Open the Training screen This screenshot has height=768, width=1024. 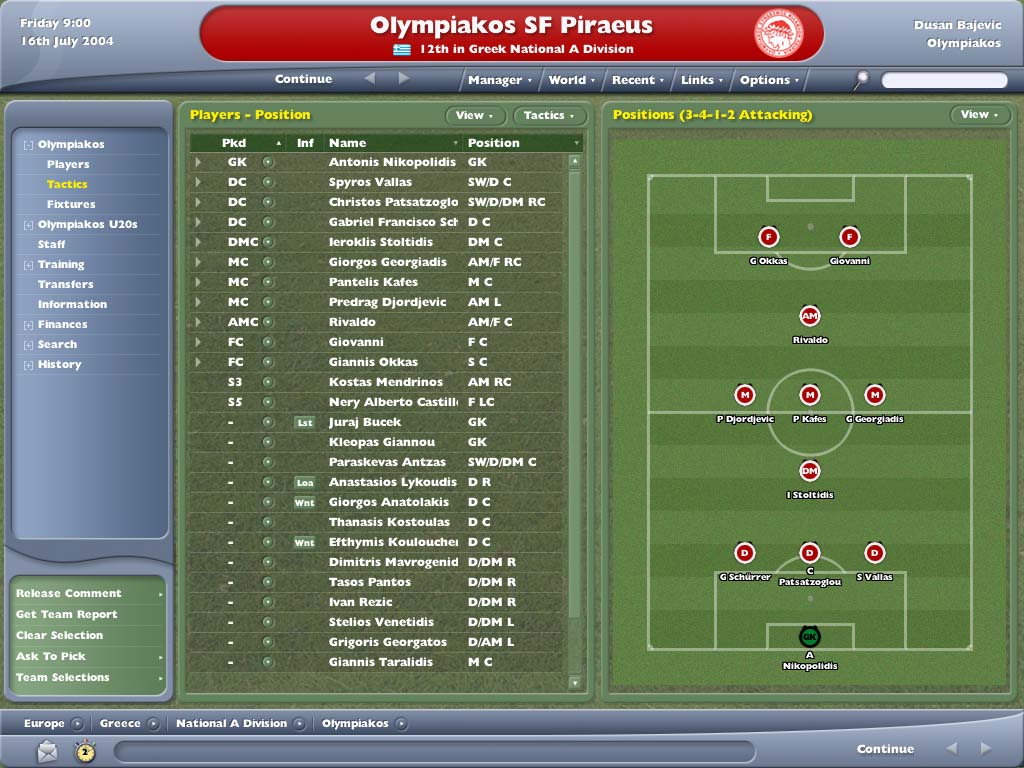61,264
